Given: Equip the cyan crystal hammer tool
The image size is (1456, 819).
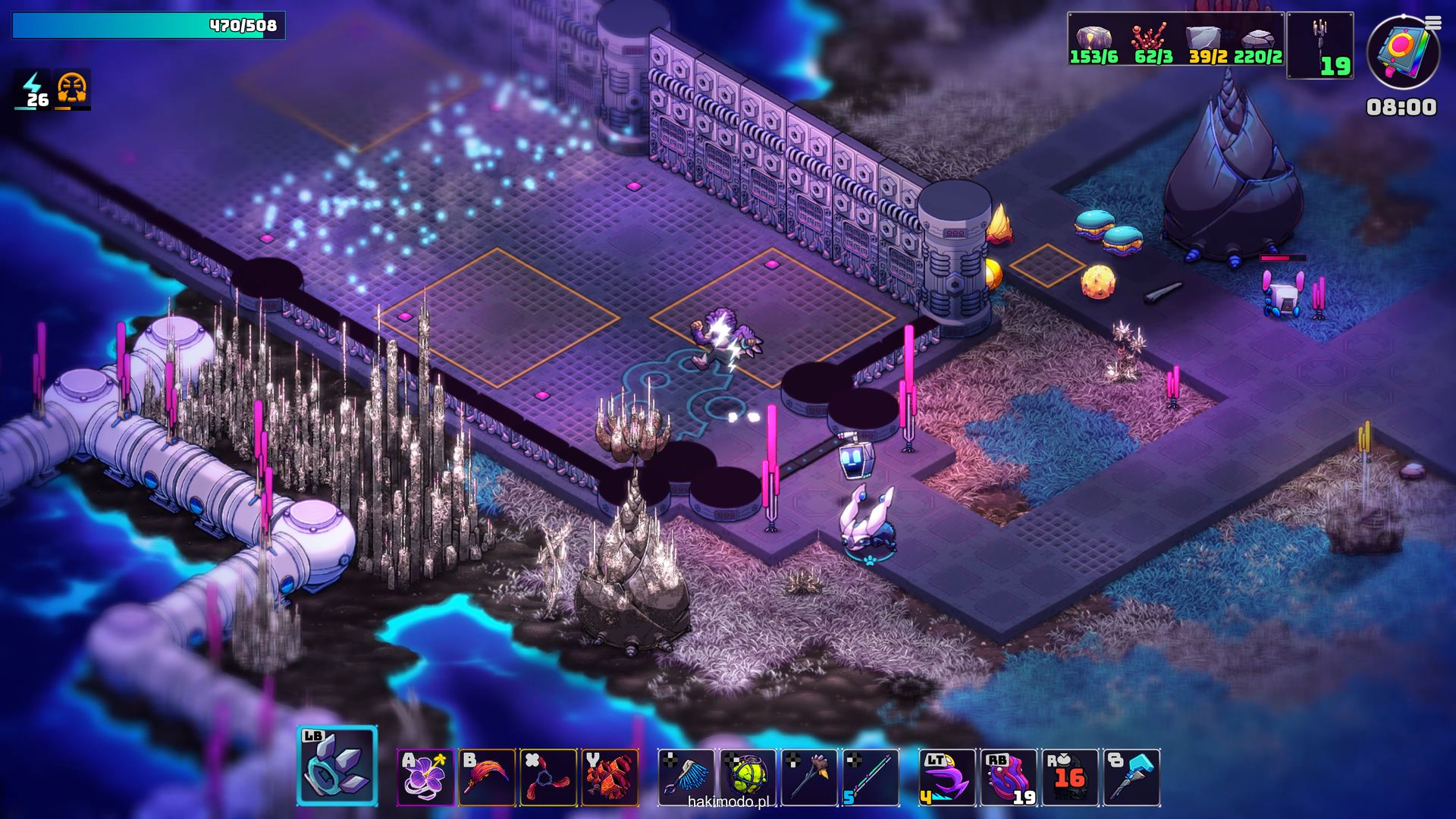Looking at the screenshot, I should 1131,777.
